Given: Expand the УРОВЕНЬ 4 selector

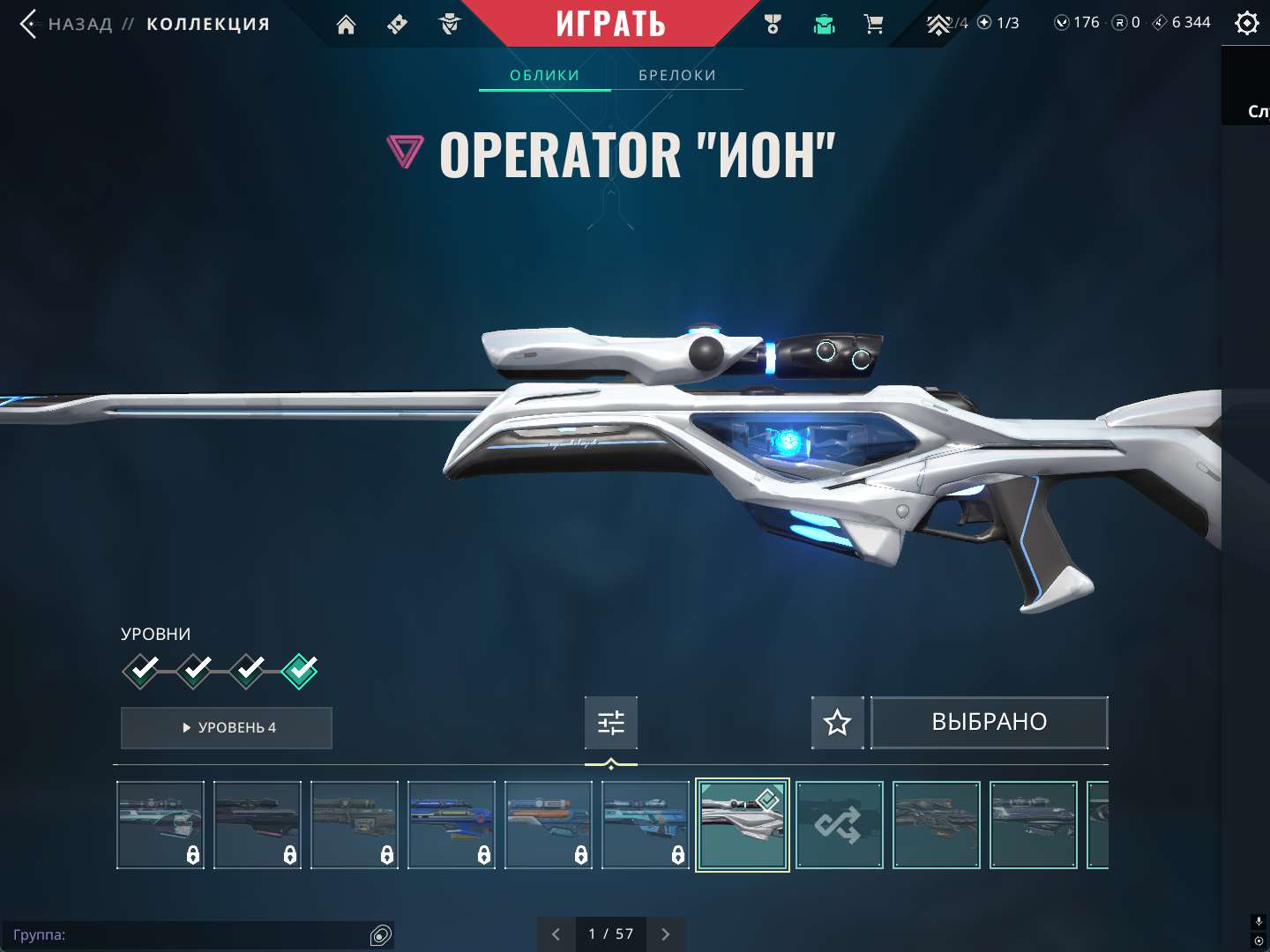Looking at the screenshot, I should (x=226, y=728).
